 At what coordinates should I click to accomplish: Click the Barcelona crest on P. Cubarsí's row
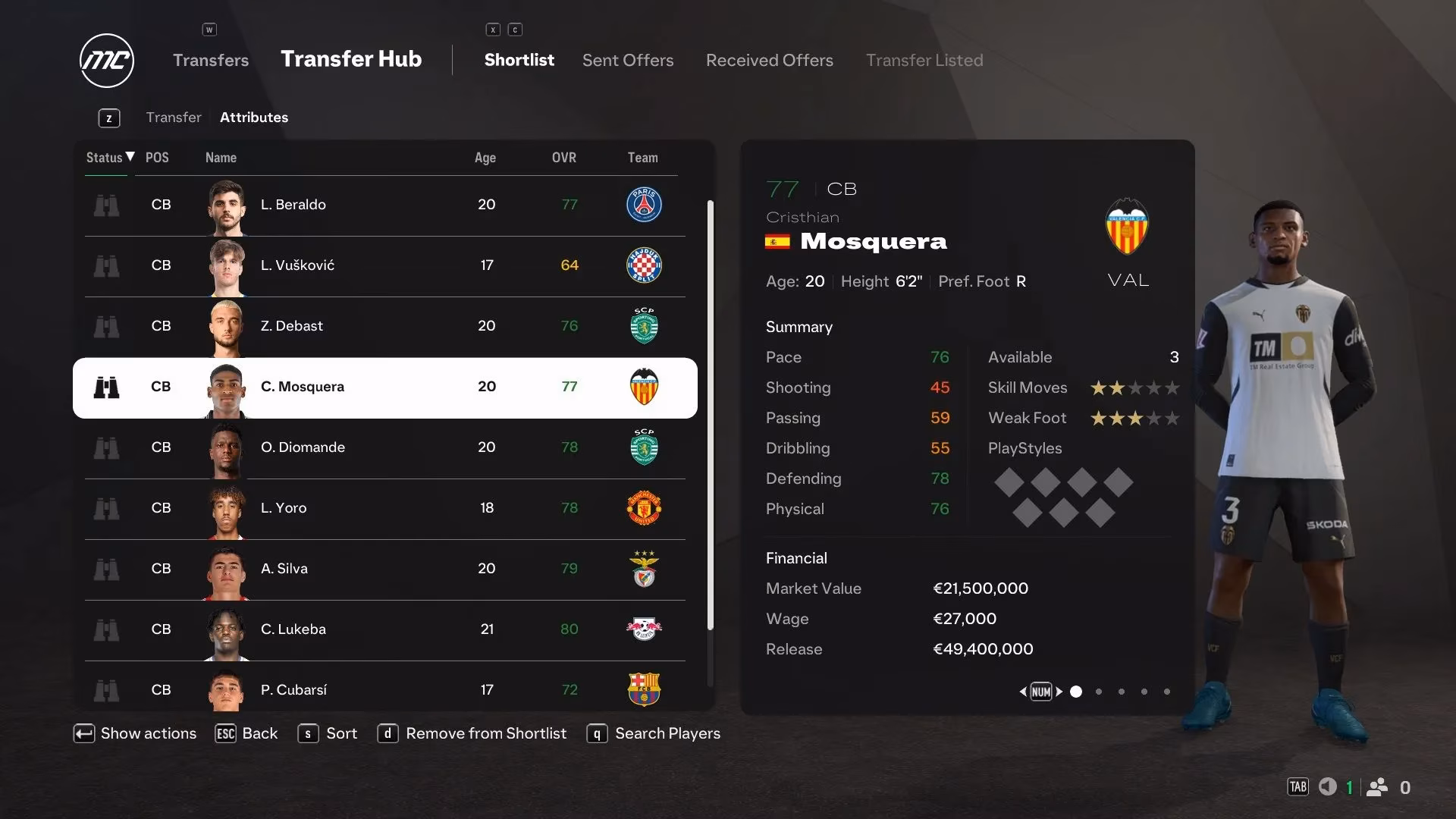(644, 690)
